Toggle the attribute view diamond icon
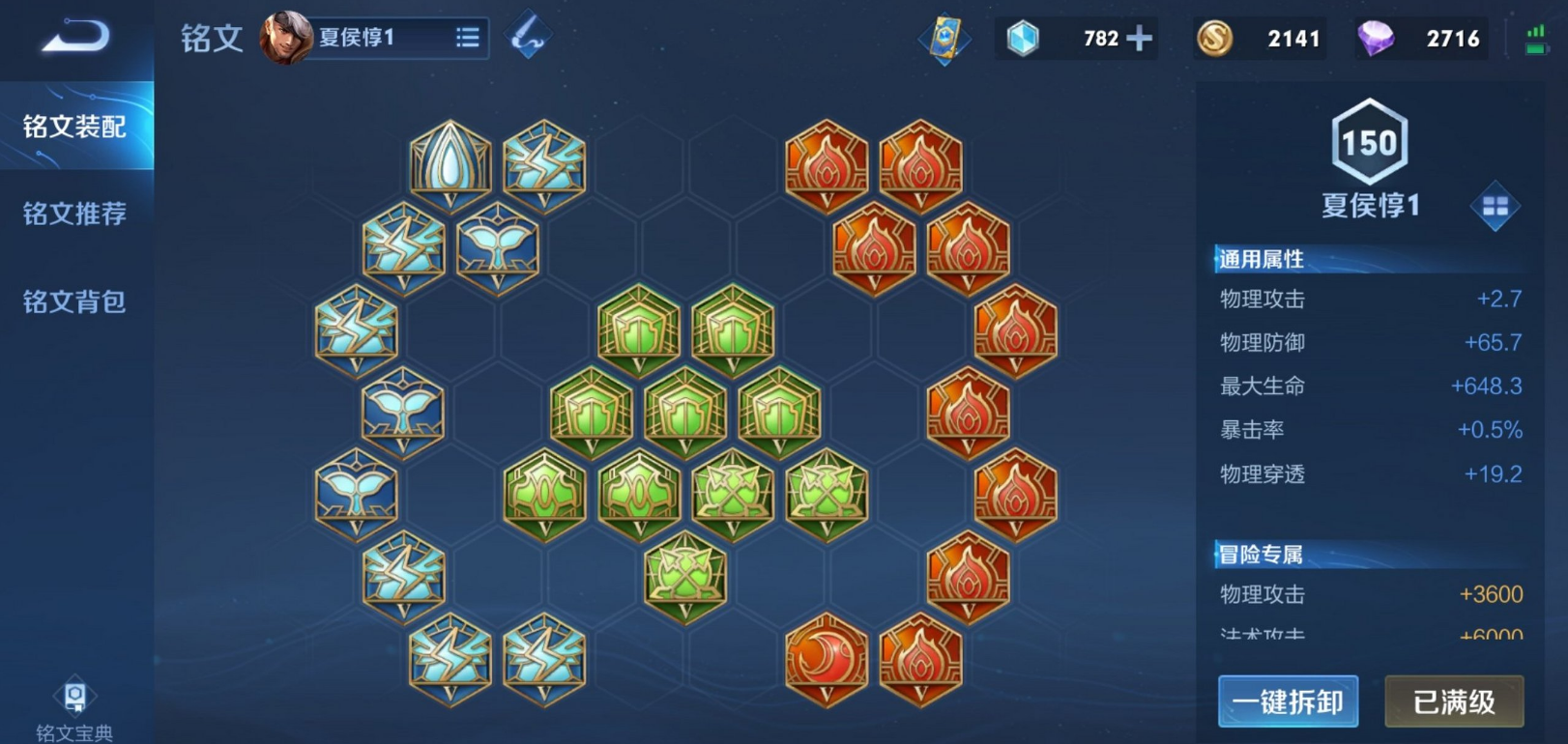Screen dimensions: 1568x744 coord(1495,206)
